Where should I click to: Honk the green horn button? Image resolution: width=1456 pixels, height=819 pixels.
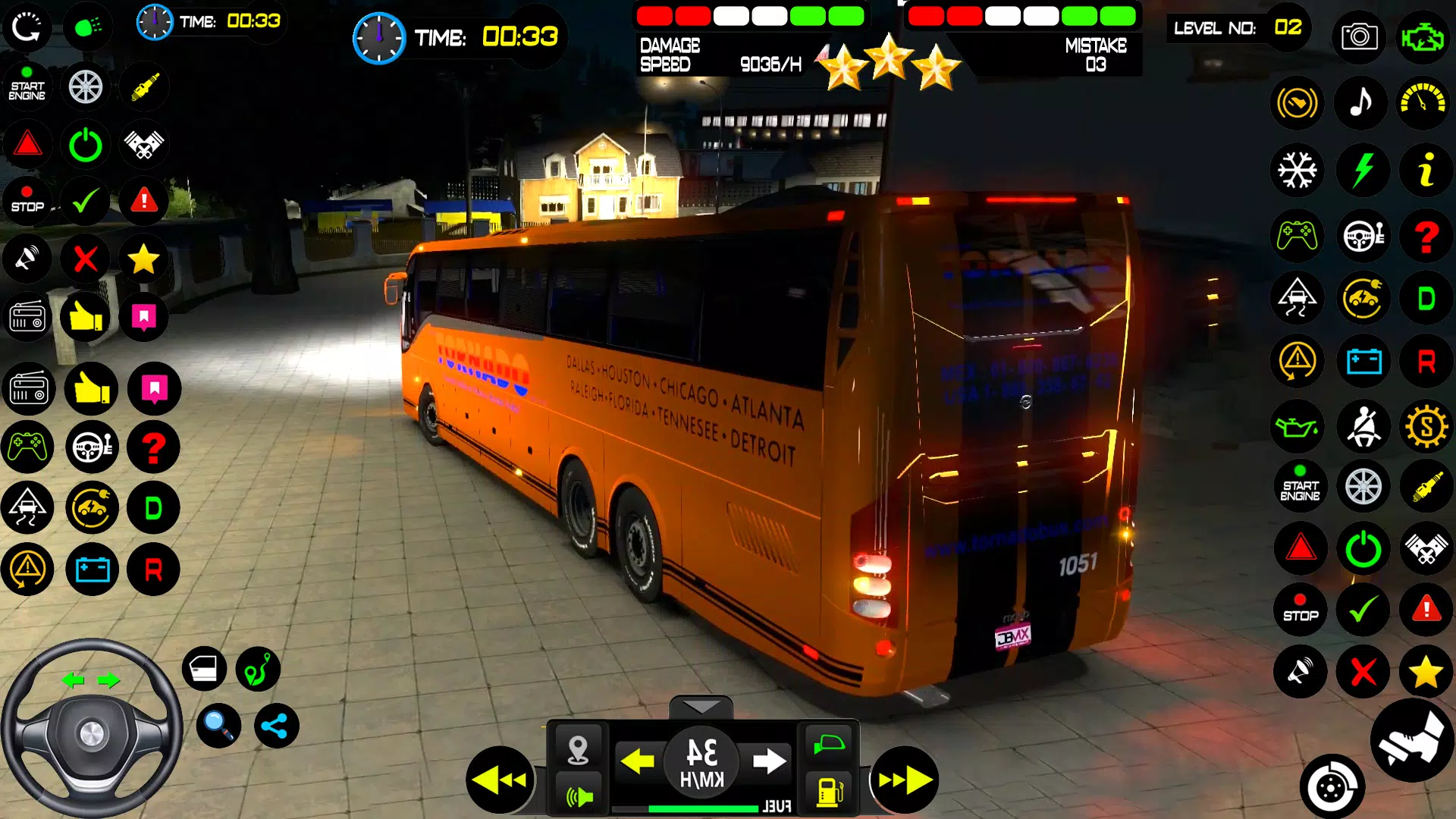[579, 795]
